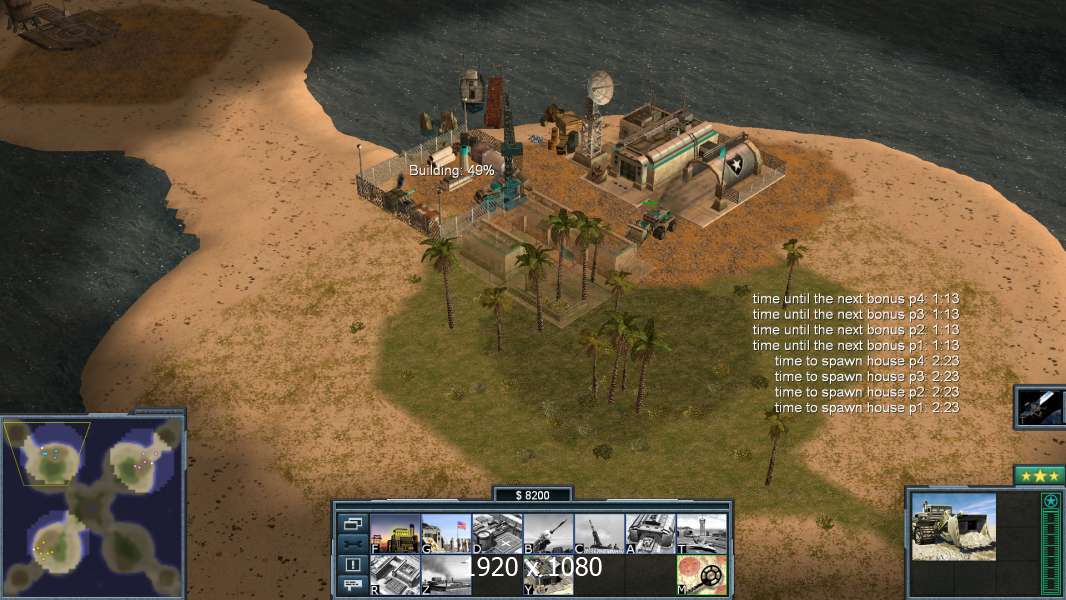Viewport: 1066px width, 600px height.
Task: Build the Airfield with control tower
Action: click(701, 534)
